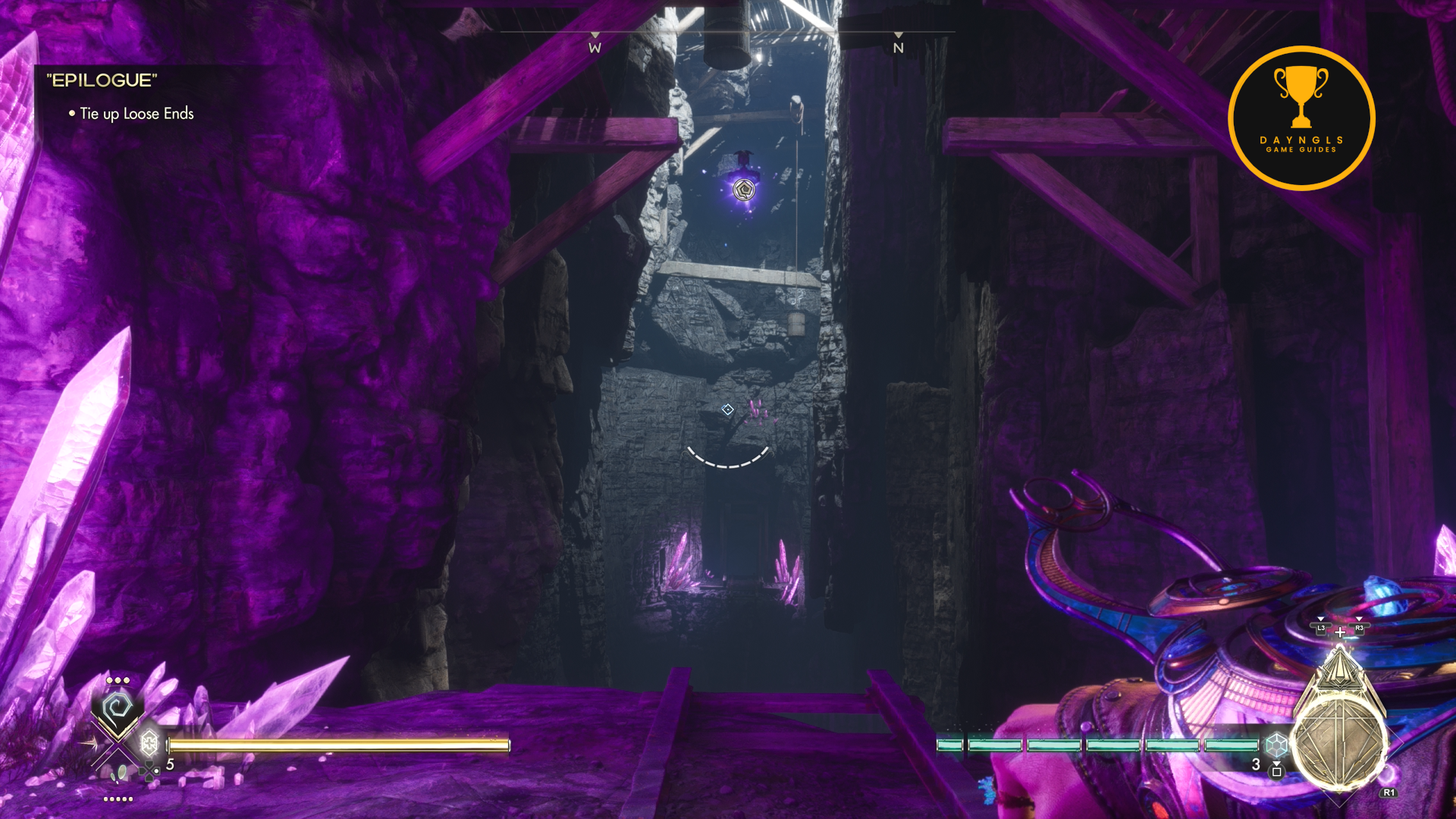This screenshot has height=819, width=1456.
Task: Use the health potion icon
Action: pyautogui.click(x=149, y=743)
